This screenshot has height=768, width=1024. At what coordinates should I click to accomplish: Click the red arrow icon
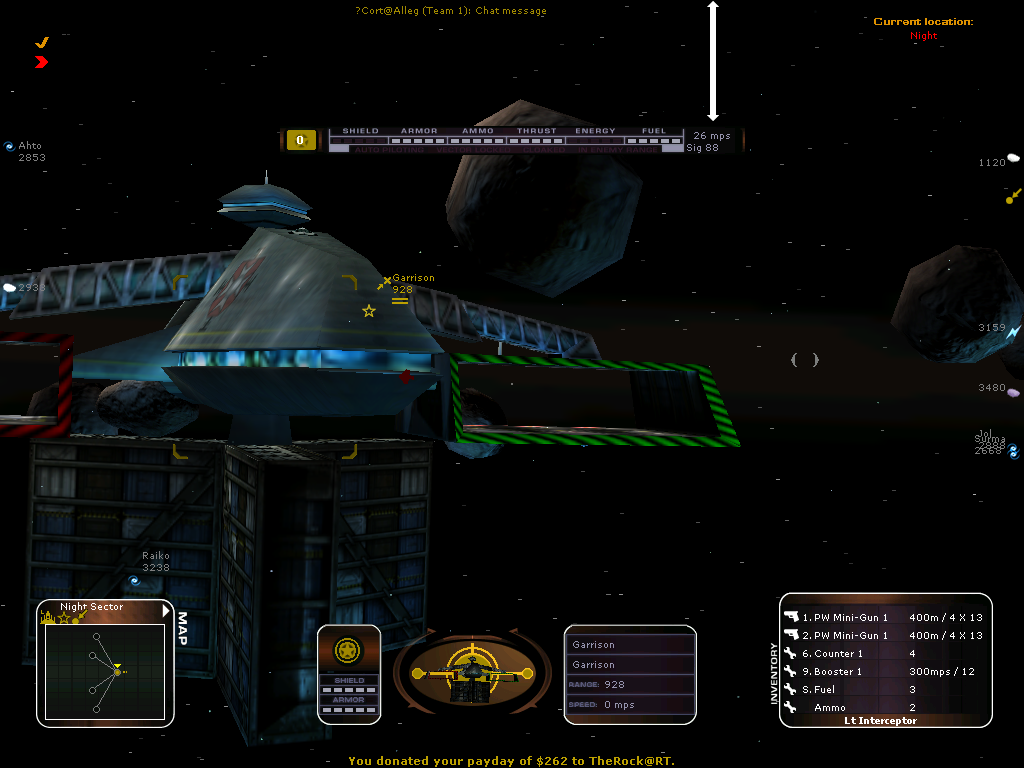coord(41,62)
